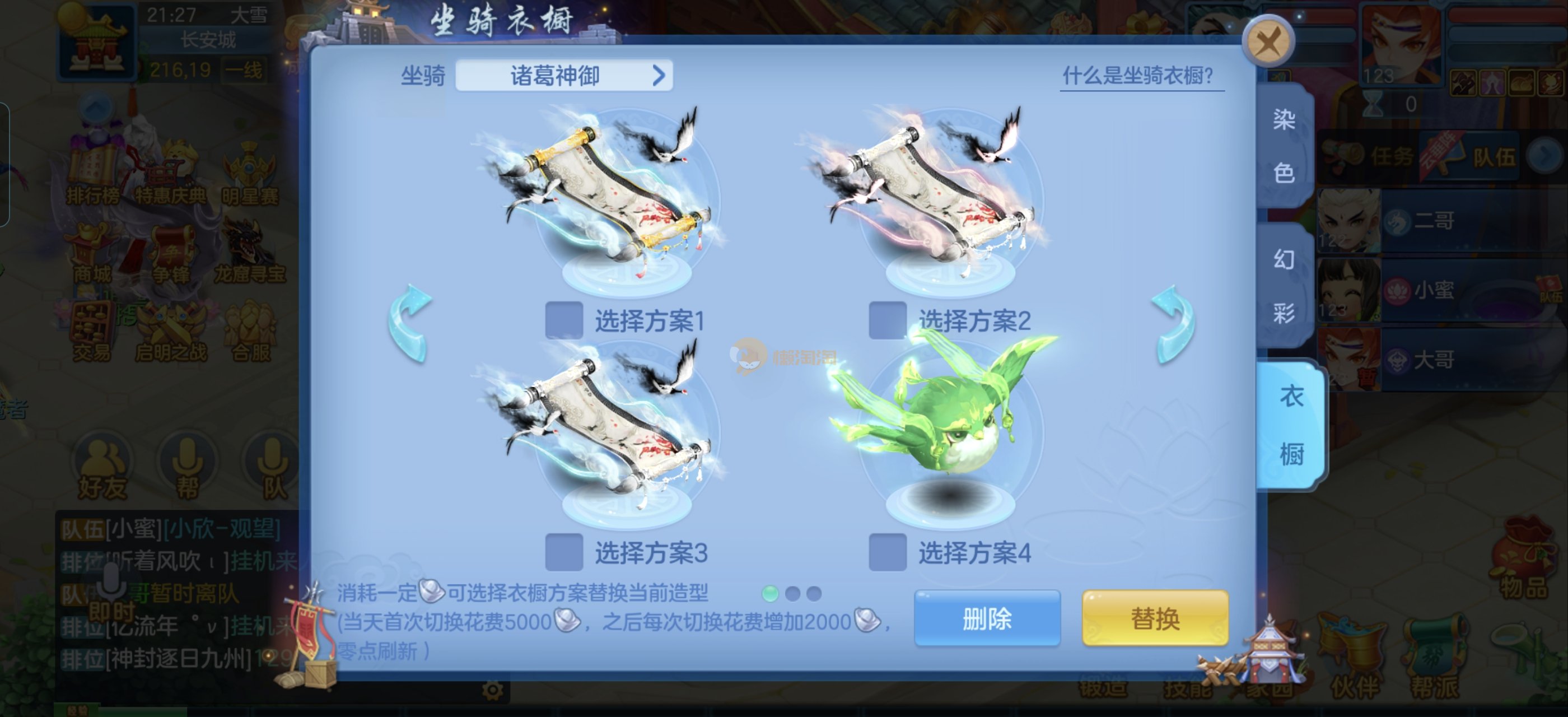1568x717 pixels.
Task: Tick the 选择方案1 checkbox
Action: coord(564,319)
